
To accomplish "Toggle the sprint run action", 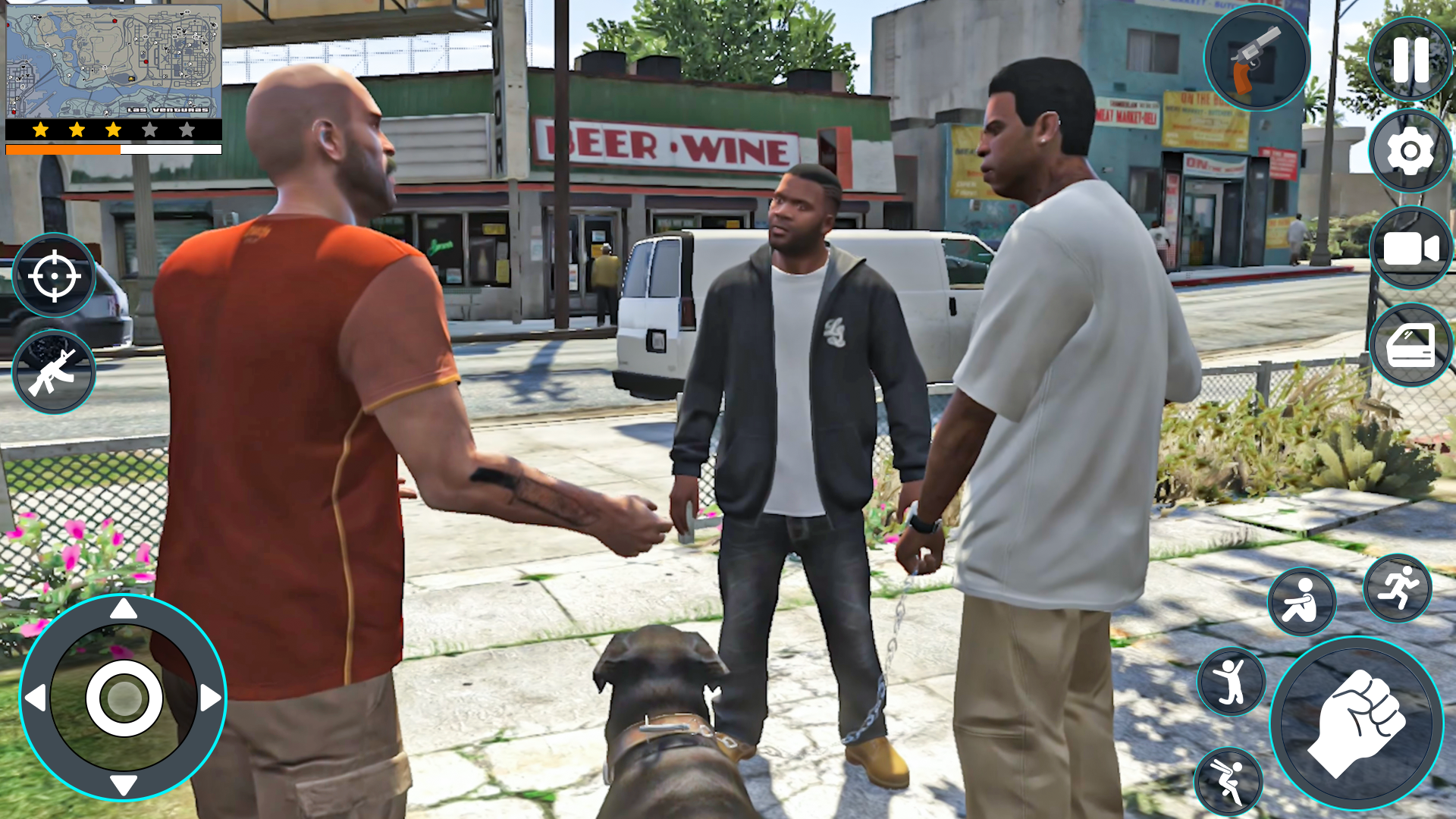I will pyautogui.click(x=1399, y=589).
